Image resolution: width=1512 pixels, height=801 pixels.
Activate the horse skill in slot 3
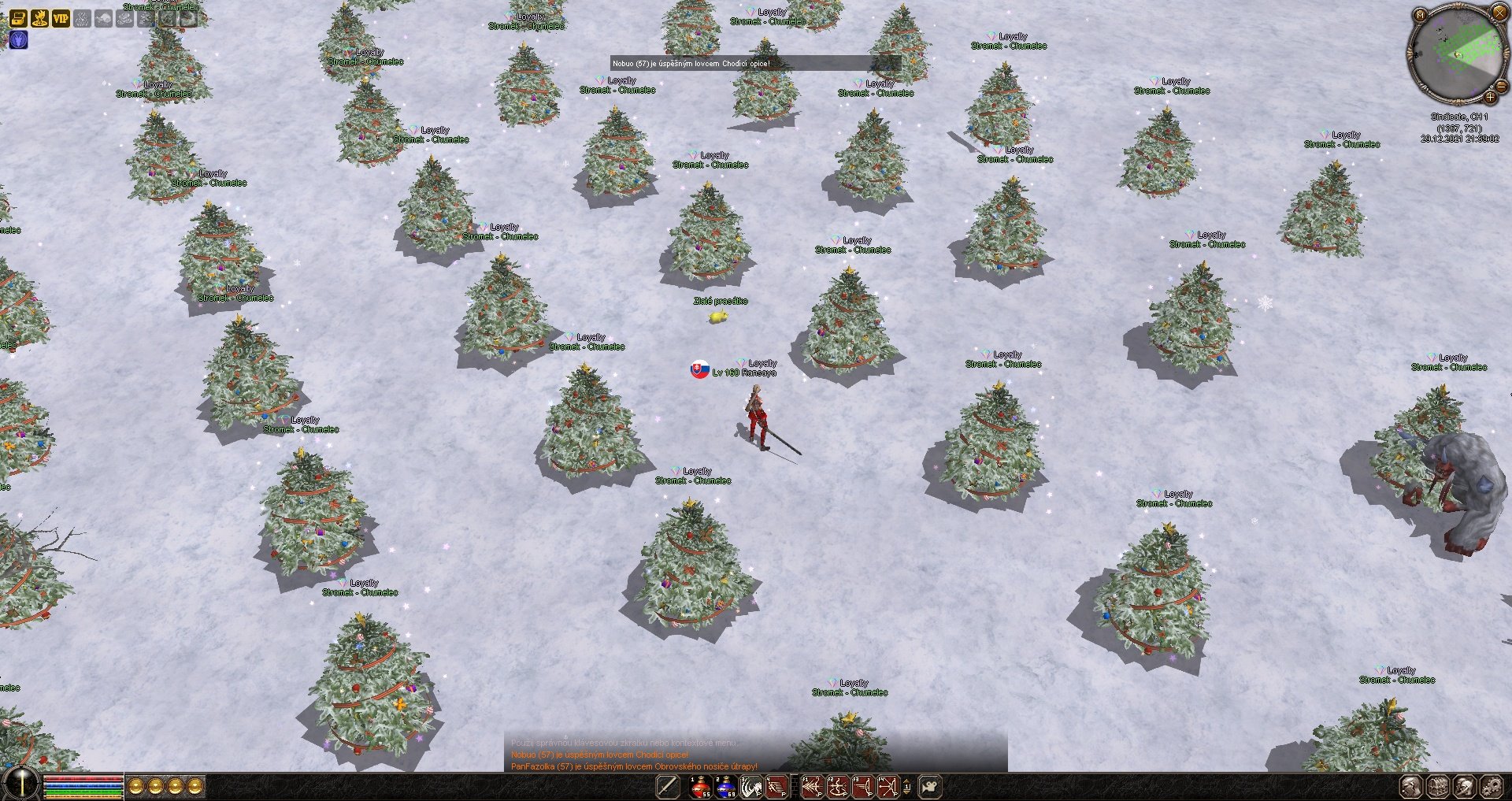point(751,786)
